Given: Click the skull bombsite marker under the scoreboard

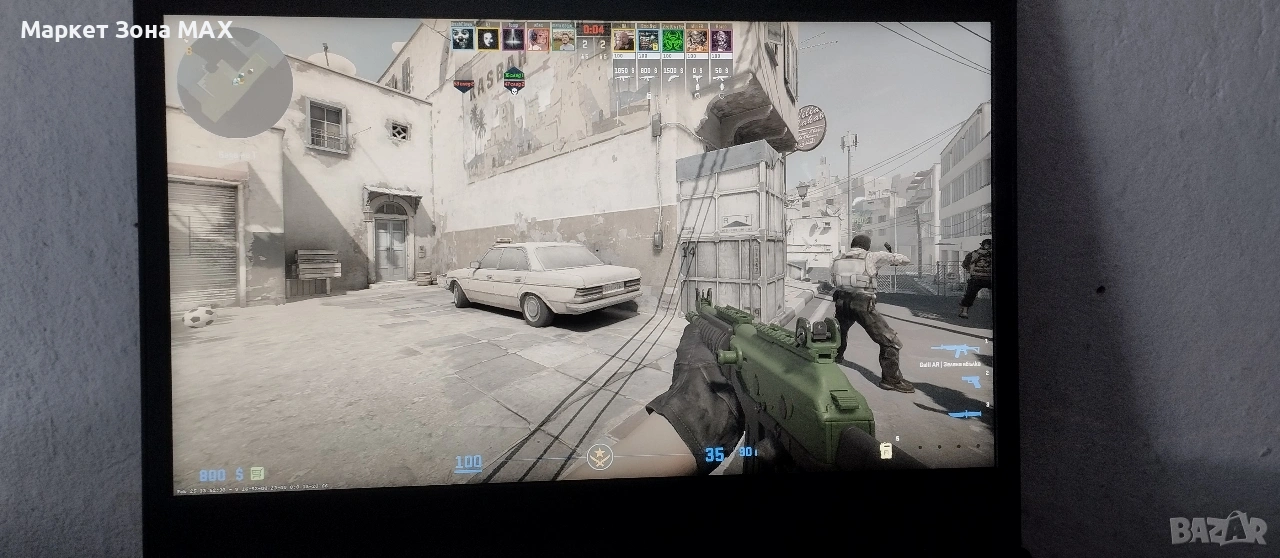Looking at the screenshot, I should coord(514,89).
